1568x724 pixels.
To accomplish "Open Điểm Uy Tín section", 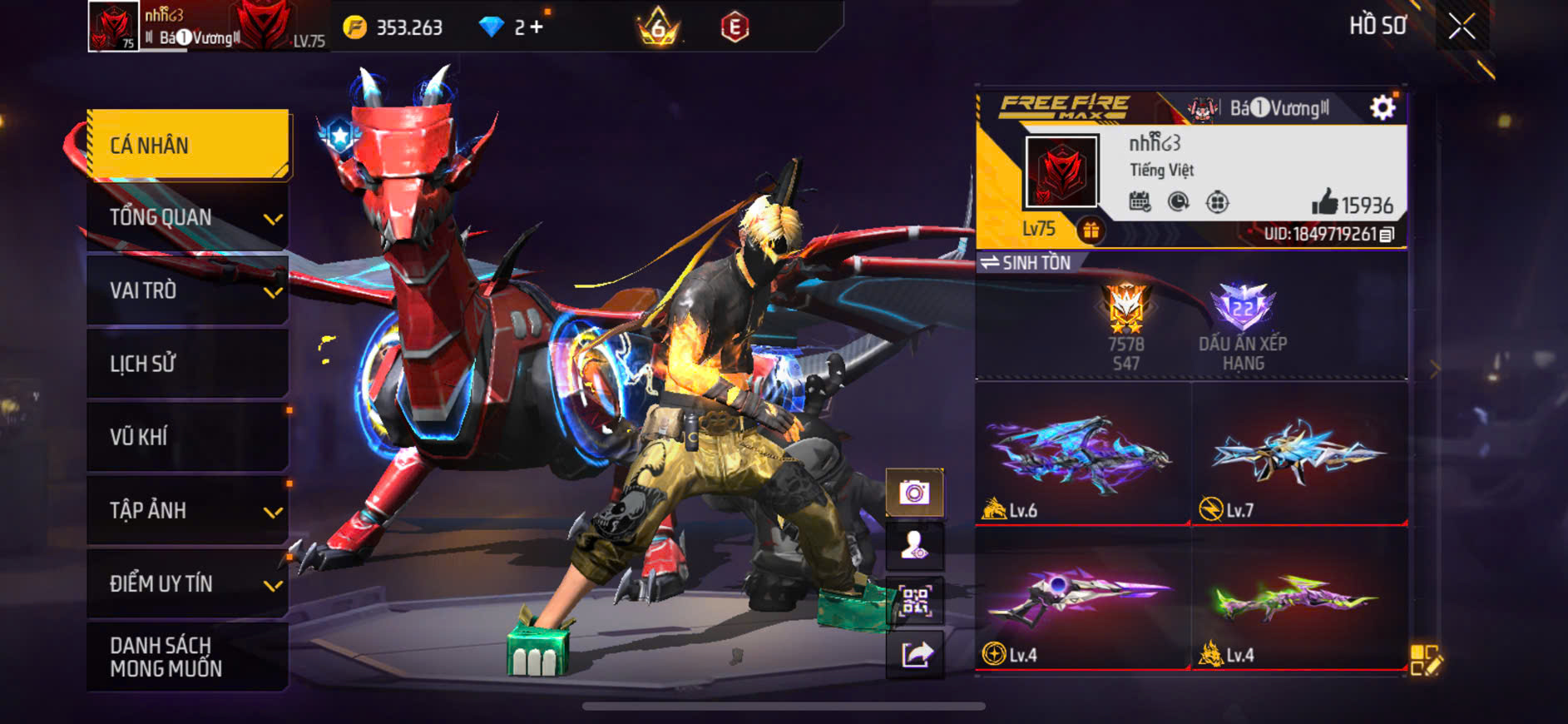I will pos(189,583).
